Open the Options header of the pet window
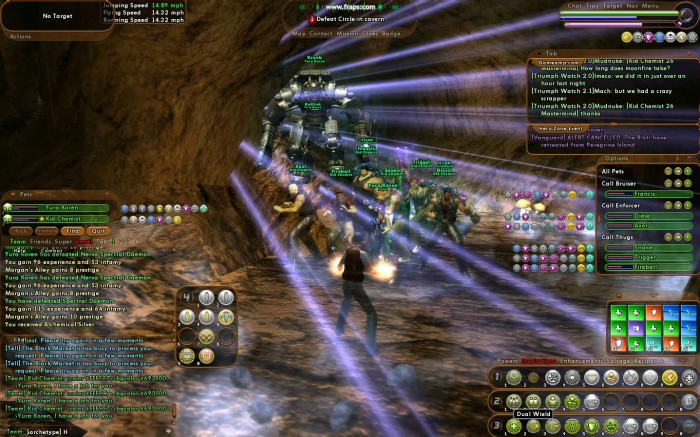Image resolution: width=700 pixels, height=437 pixels. 617,158
